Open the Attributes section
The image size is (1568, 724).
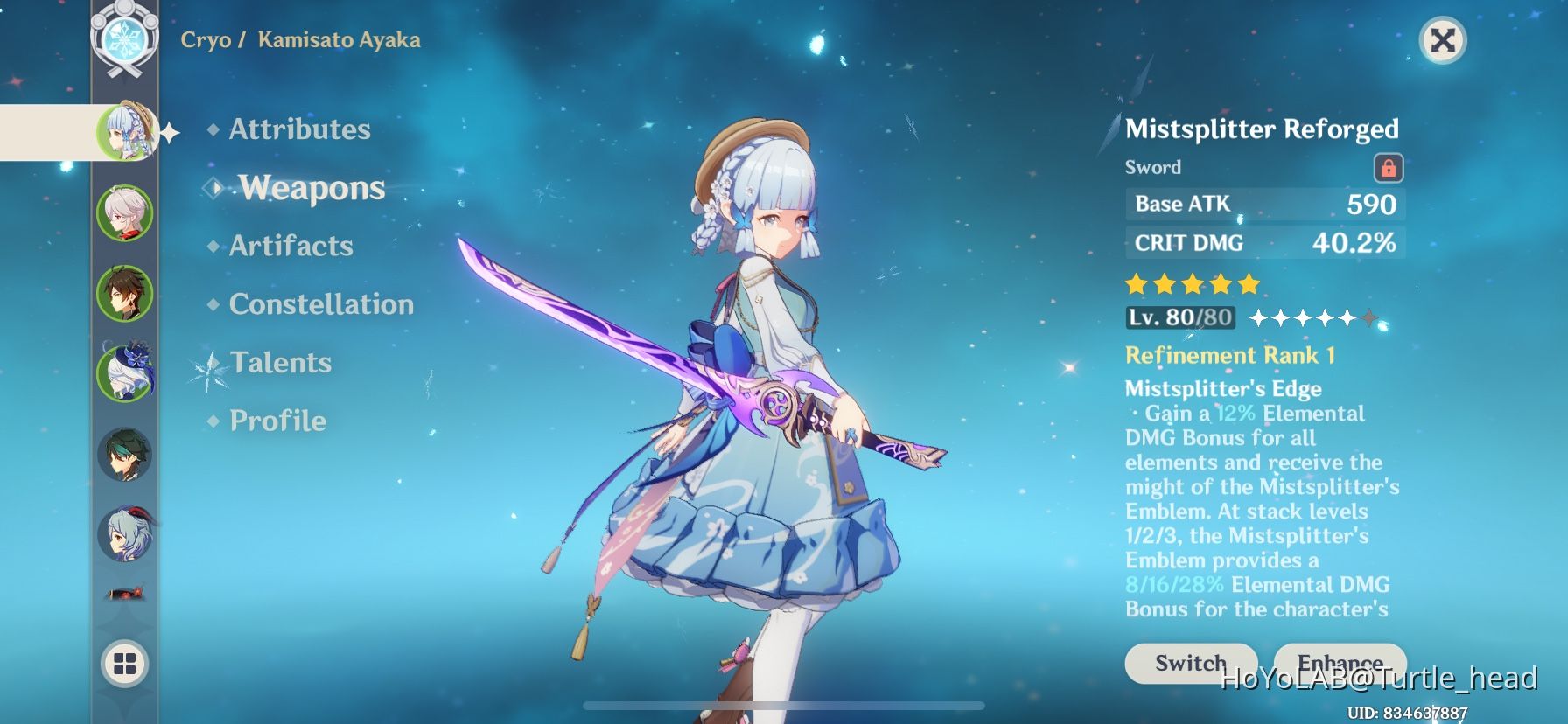coord(298,129)
